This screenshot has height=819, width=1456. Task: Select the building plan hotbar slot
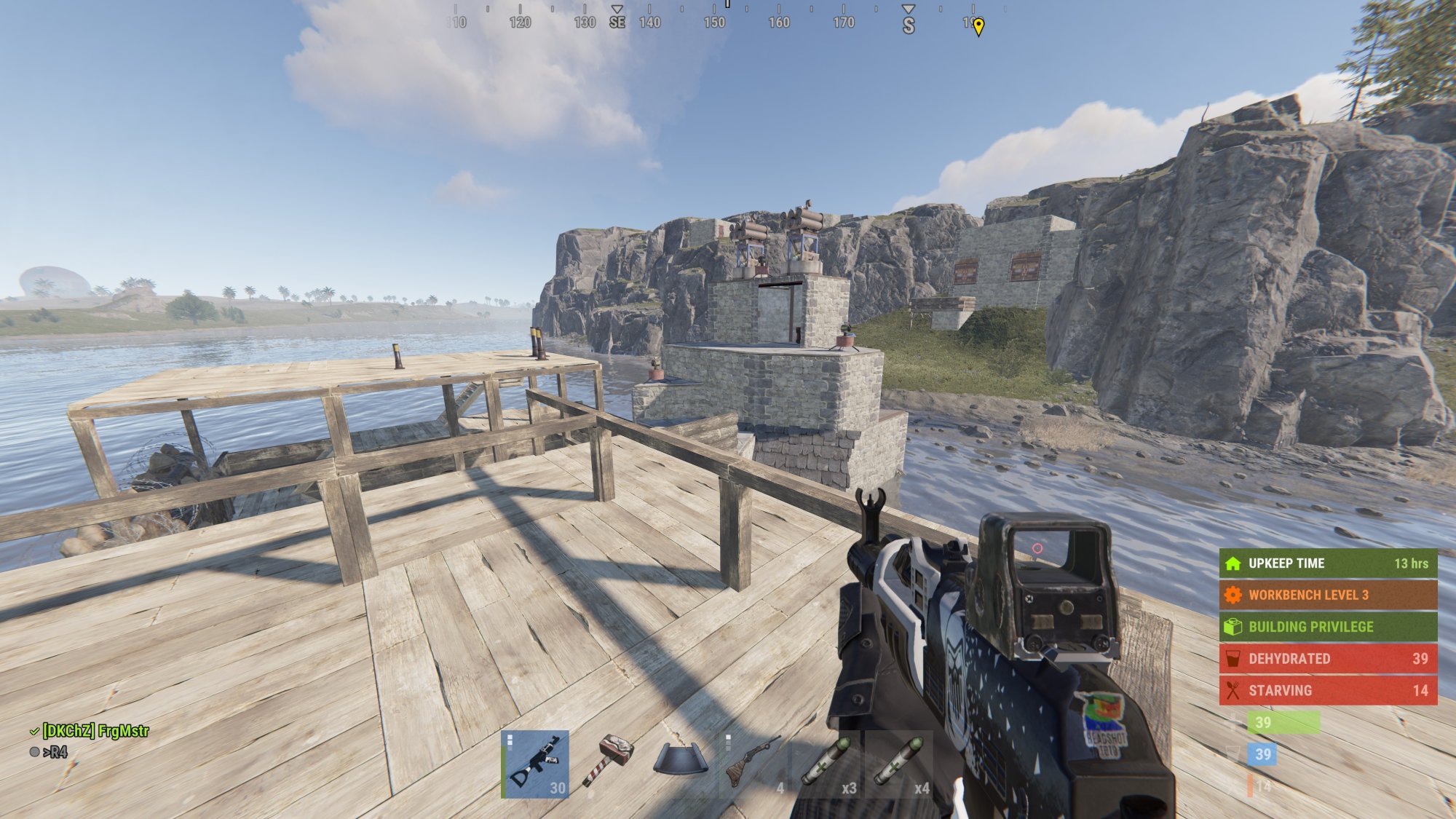click(x=680, y=764)
